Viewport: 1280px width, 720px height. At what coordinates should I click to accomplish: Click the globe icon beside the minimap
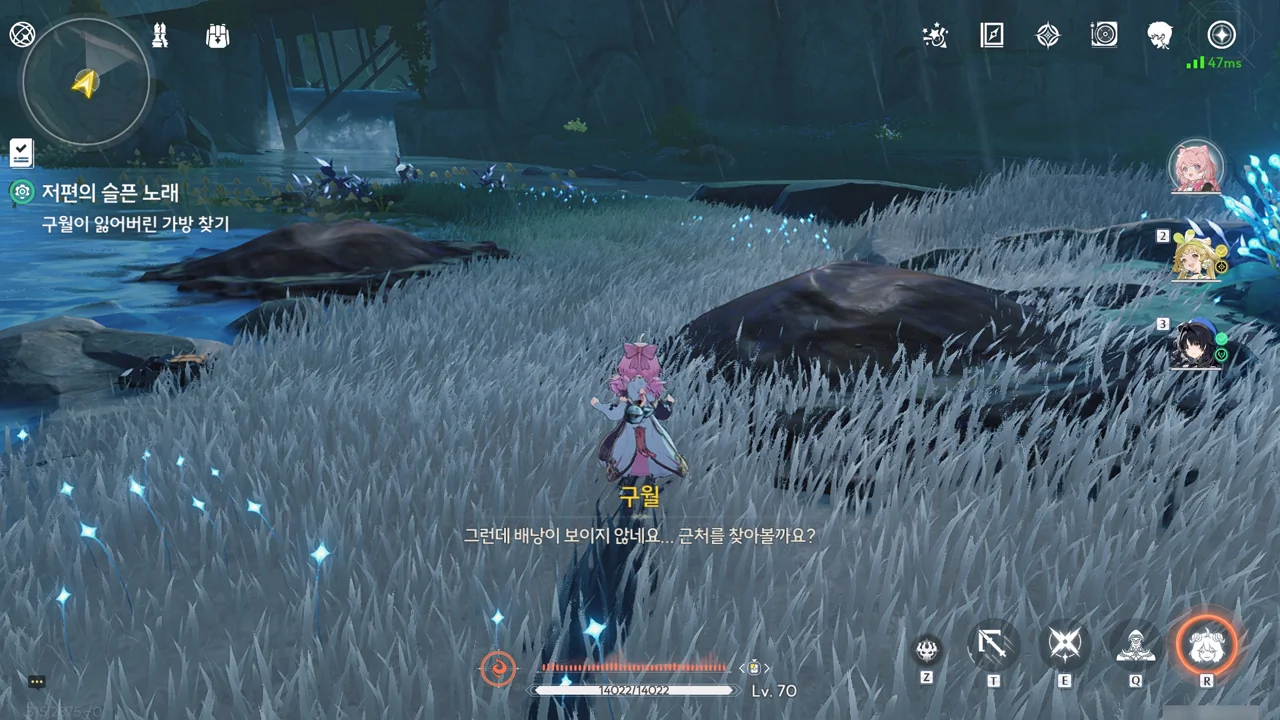pos(22,35)
